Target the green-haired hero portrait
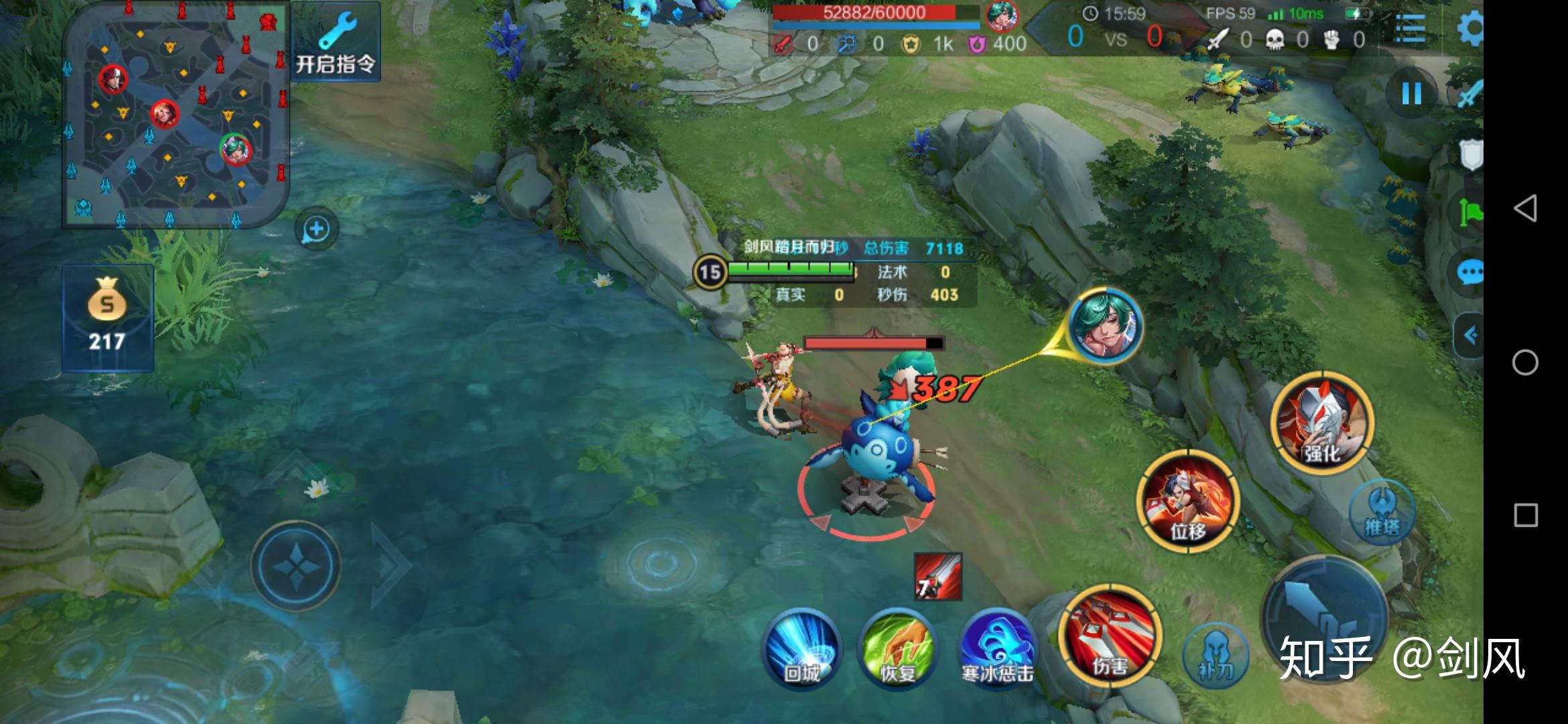Screen dimensions: 1568x724 coord(1104,326)
